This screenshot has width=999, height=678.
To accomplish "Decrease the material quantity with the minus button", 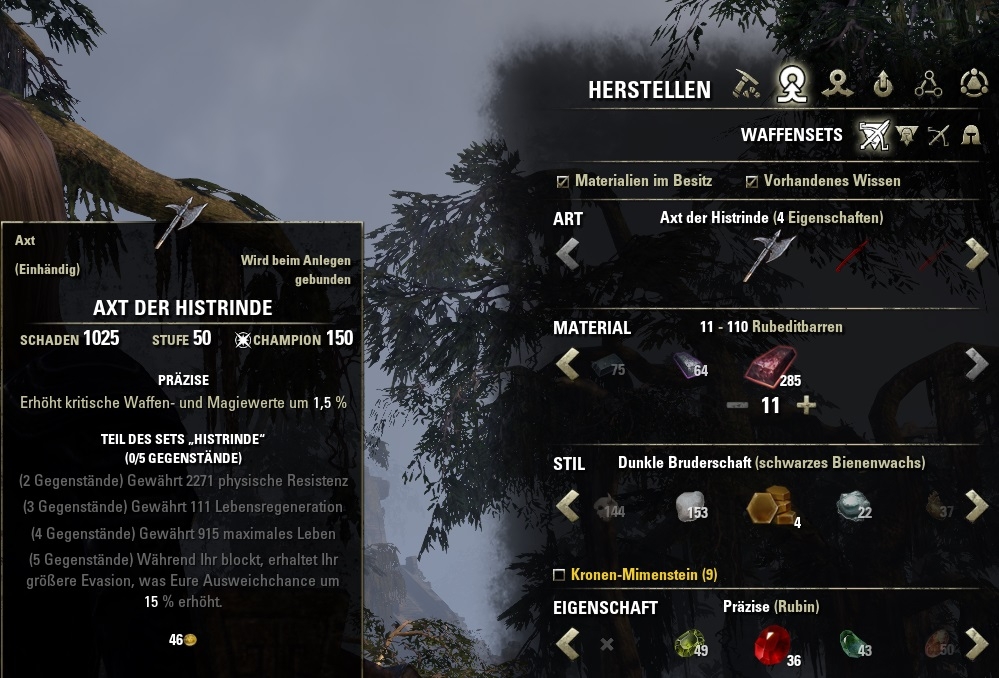I will coord(737,406).
